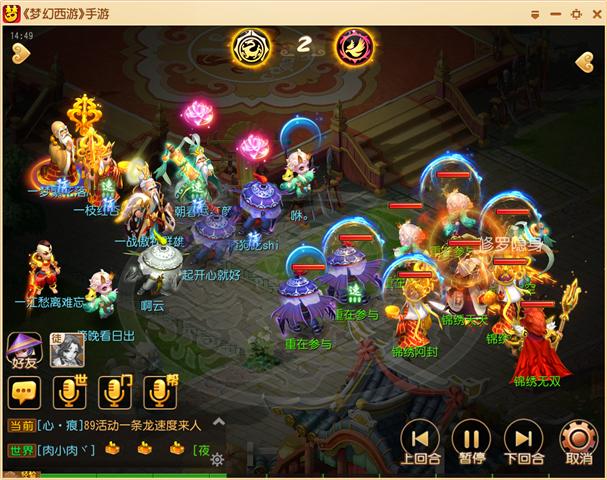Viewport: 607px width, 480px height.
Task: Activate sect voice chat microphone (门)
Action: point(115,393)
